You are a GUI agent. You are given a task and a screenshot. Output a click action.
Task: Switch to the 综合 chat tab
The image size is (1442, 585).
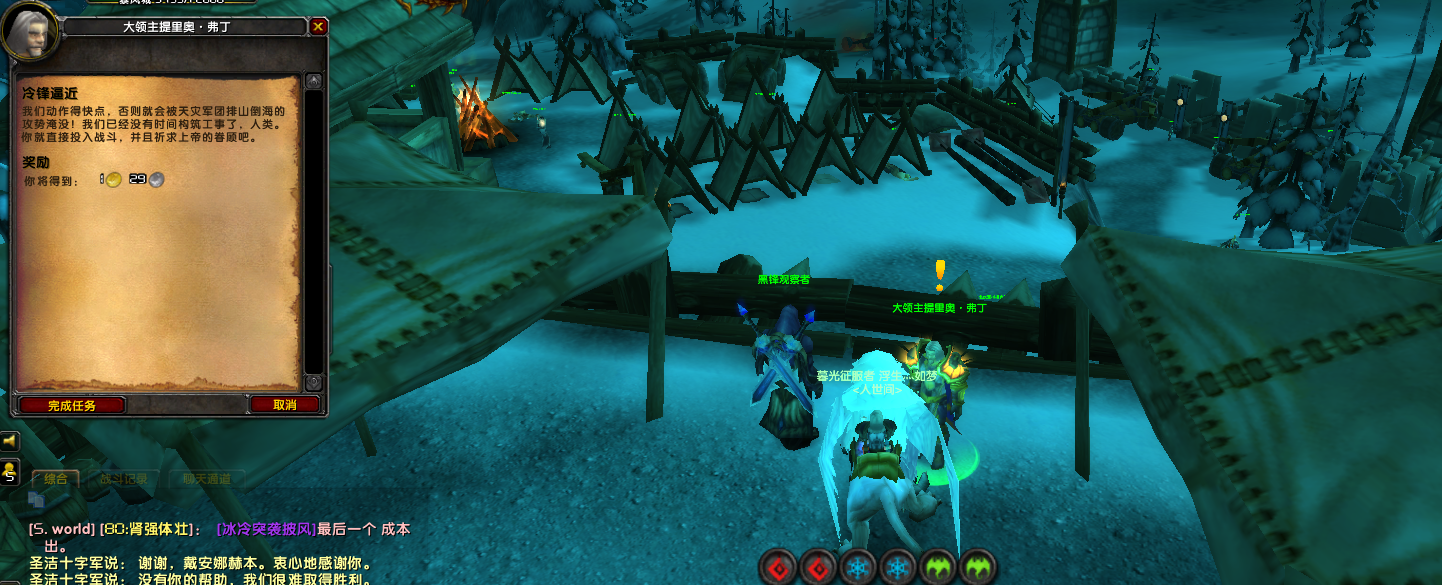click(55, 479)
